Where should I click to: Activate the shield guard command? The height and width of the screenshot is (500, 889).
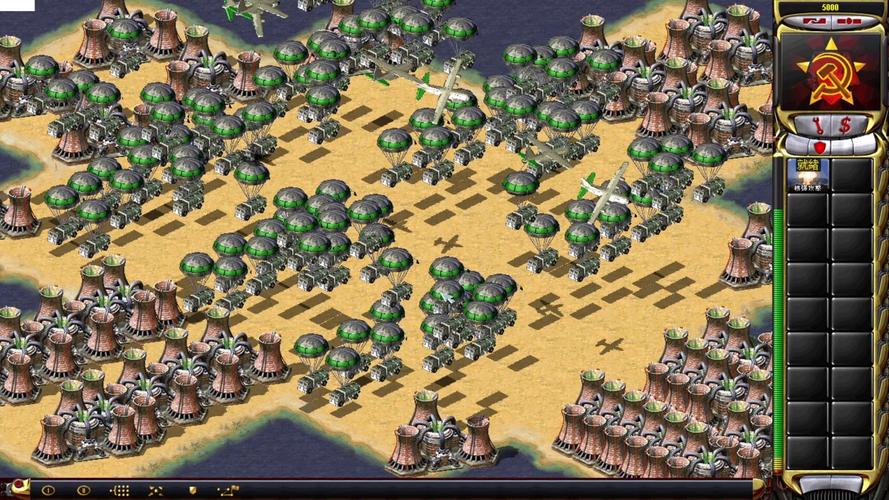click(x=191, y=491)
